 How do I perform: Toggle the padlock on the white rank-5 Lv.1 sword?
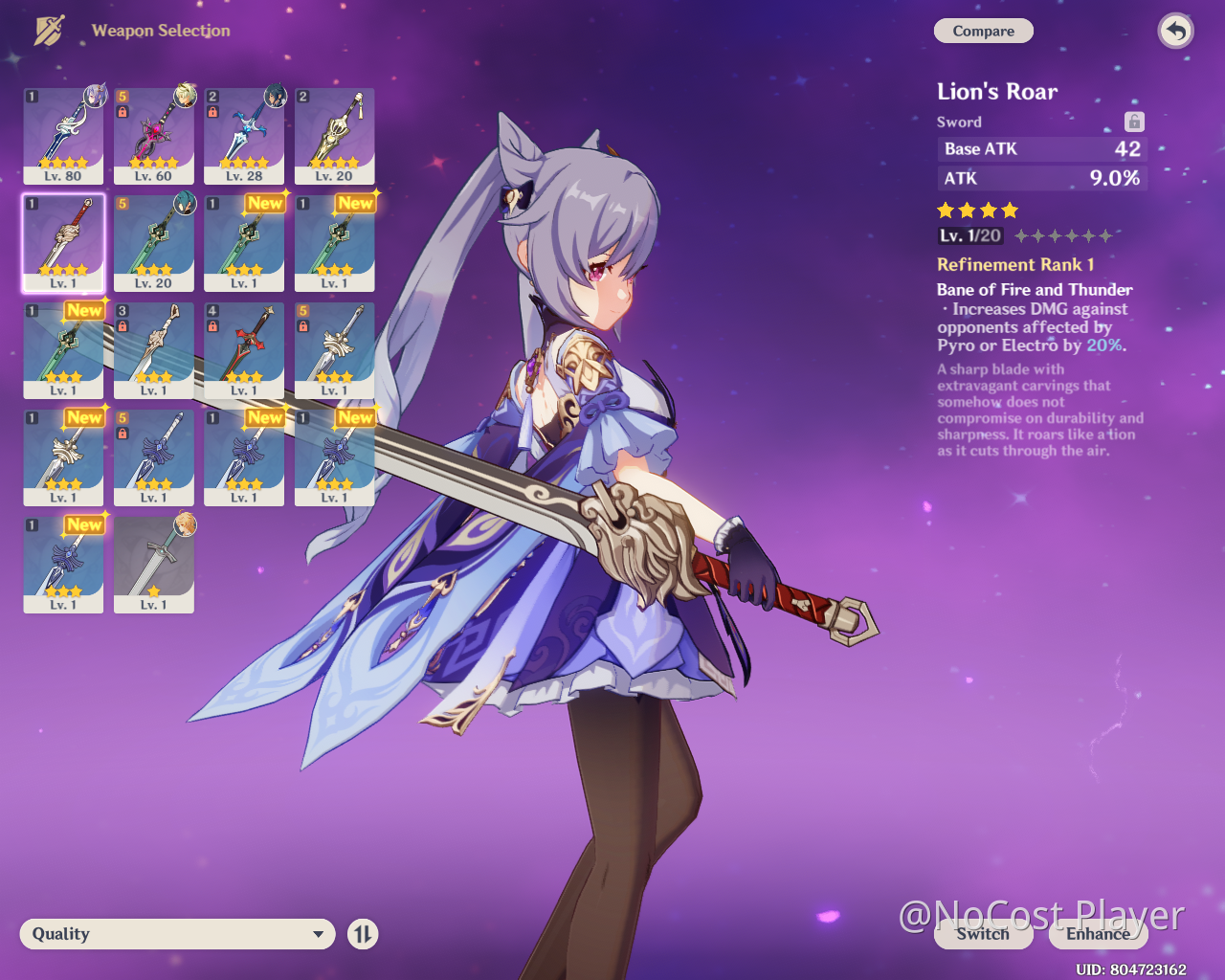point(305,326)
